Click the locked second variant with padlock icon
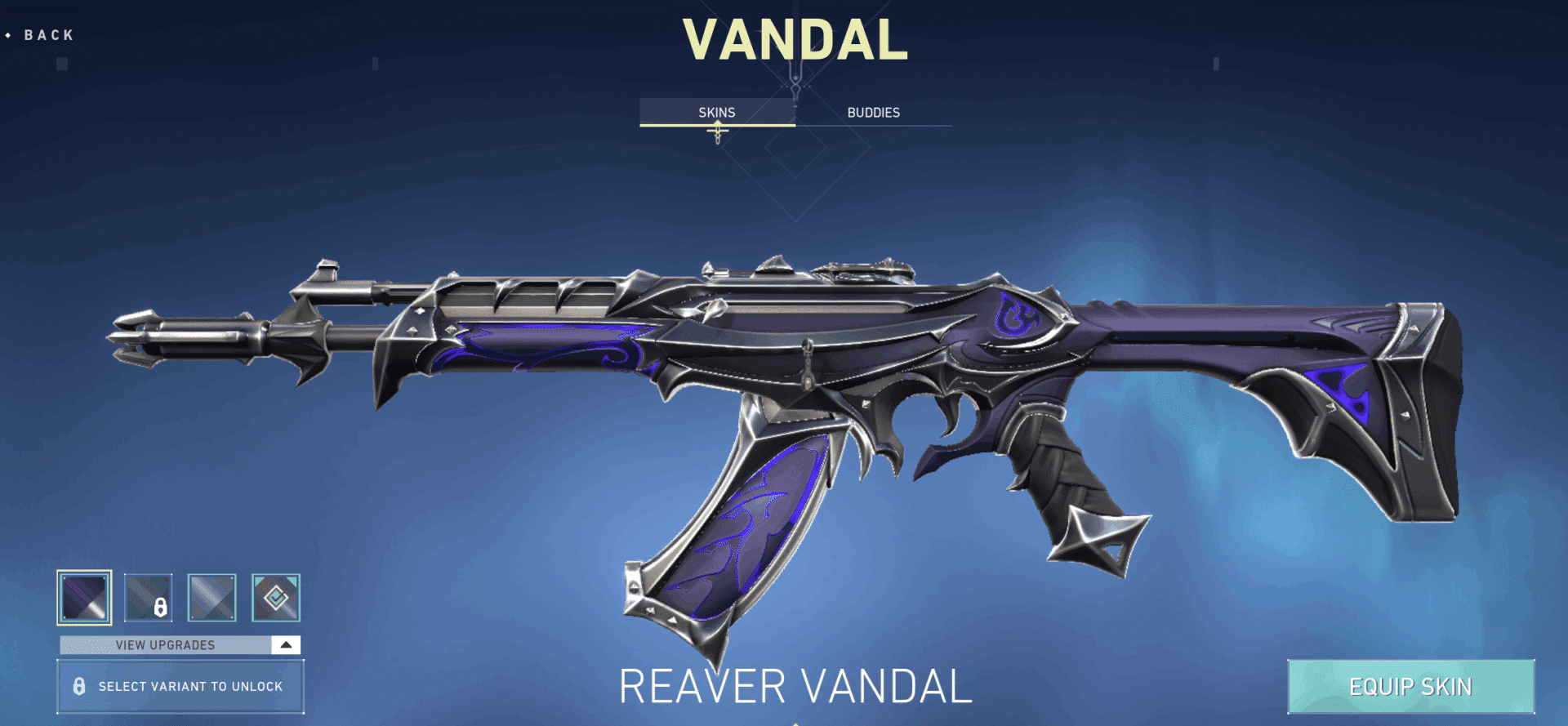This screenshot has width=1568, height=726. click(148, 598)
